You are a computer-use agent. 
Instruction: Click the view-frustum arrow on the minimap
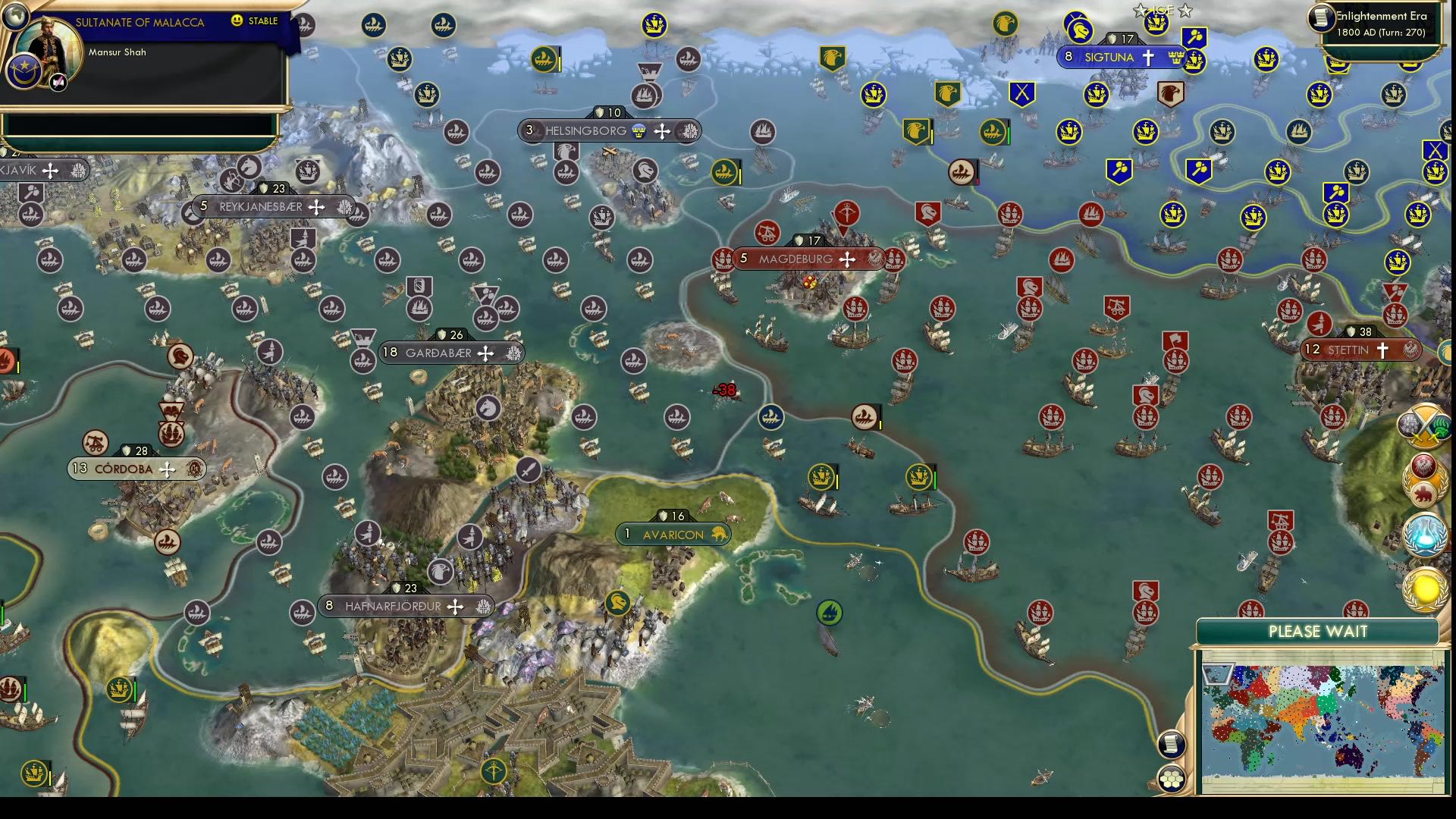pyautogui.click(x=1219, y=674)
